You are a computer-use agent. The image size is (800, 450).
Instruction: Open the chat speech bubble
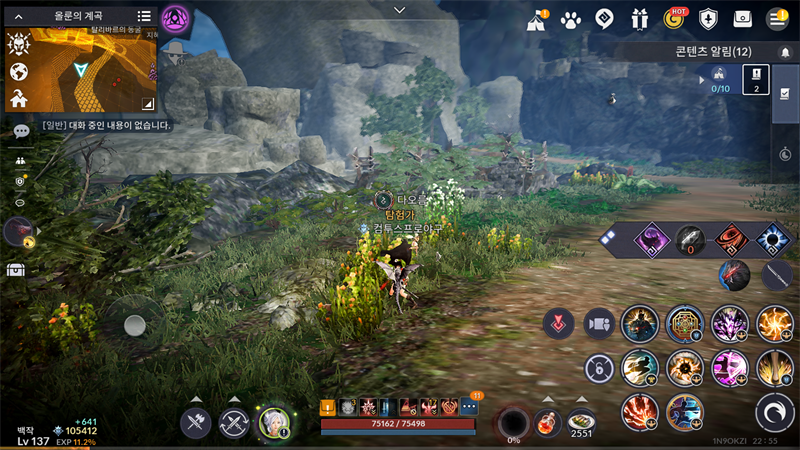[20, 131]
